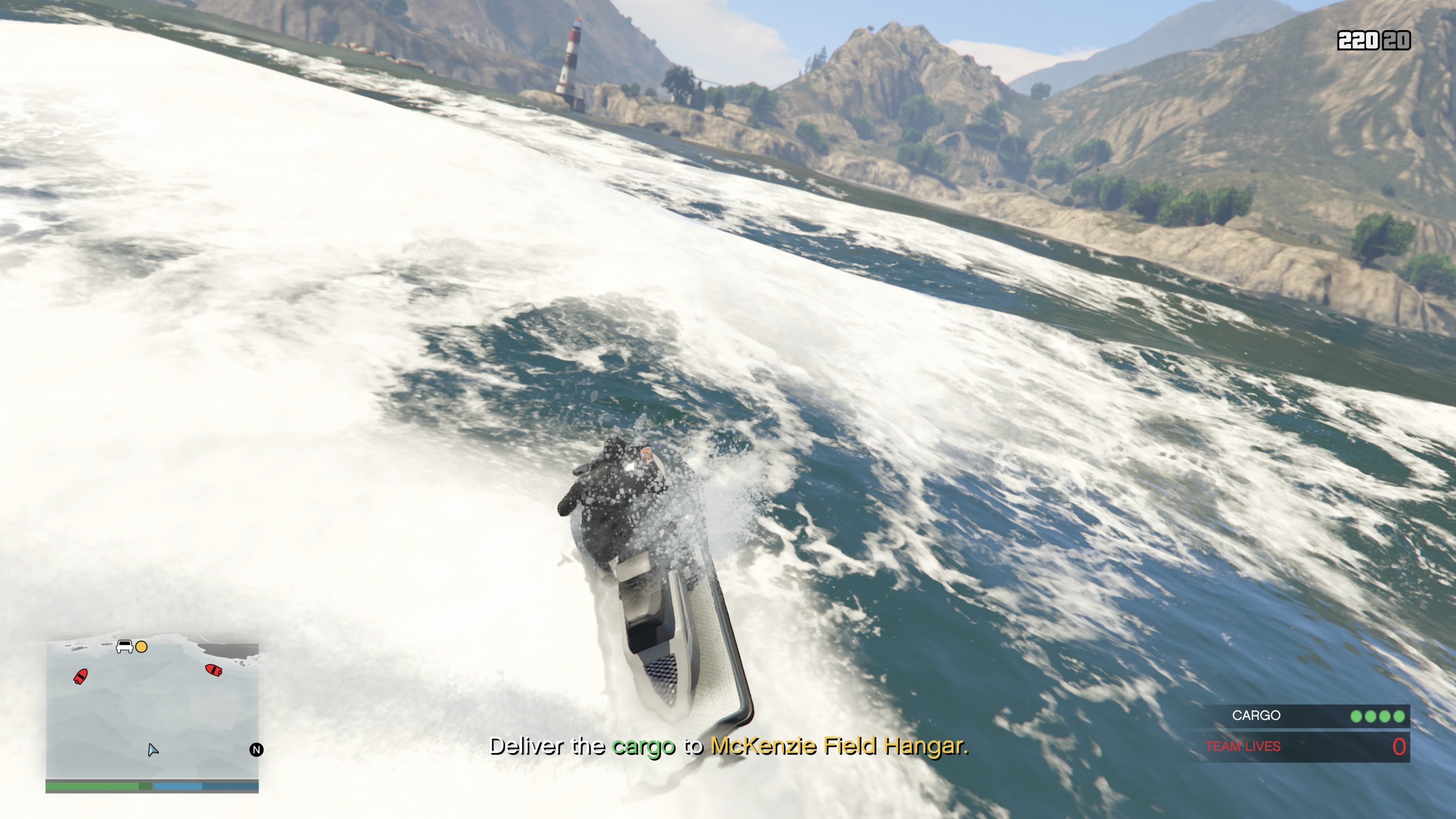Open the CARGO tracker panel
This screenshot has width=1456, height=819.
(1305, 715)
